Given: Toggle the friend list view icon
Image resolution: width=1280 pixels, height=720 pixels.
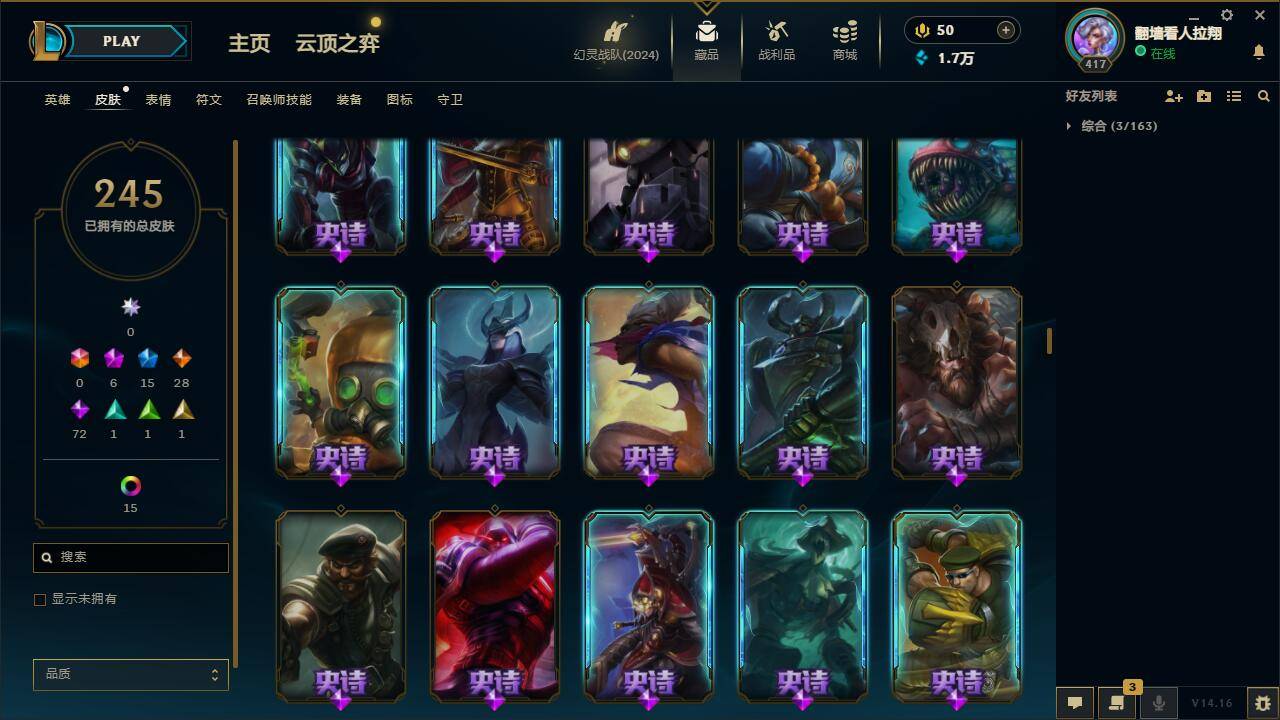Looking at the screenshot, I should (x=1233, y=96).
